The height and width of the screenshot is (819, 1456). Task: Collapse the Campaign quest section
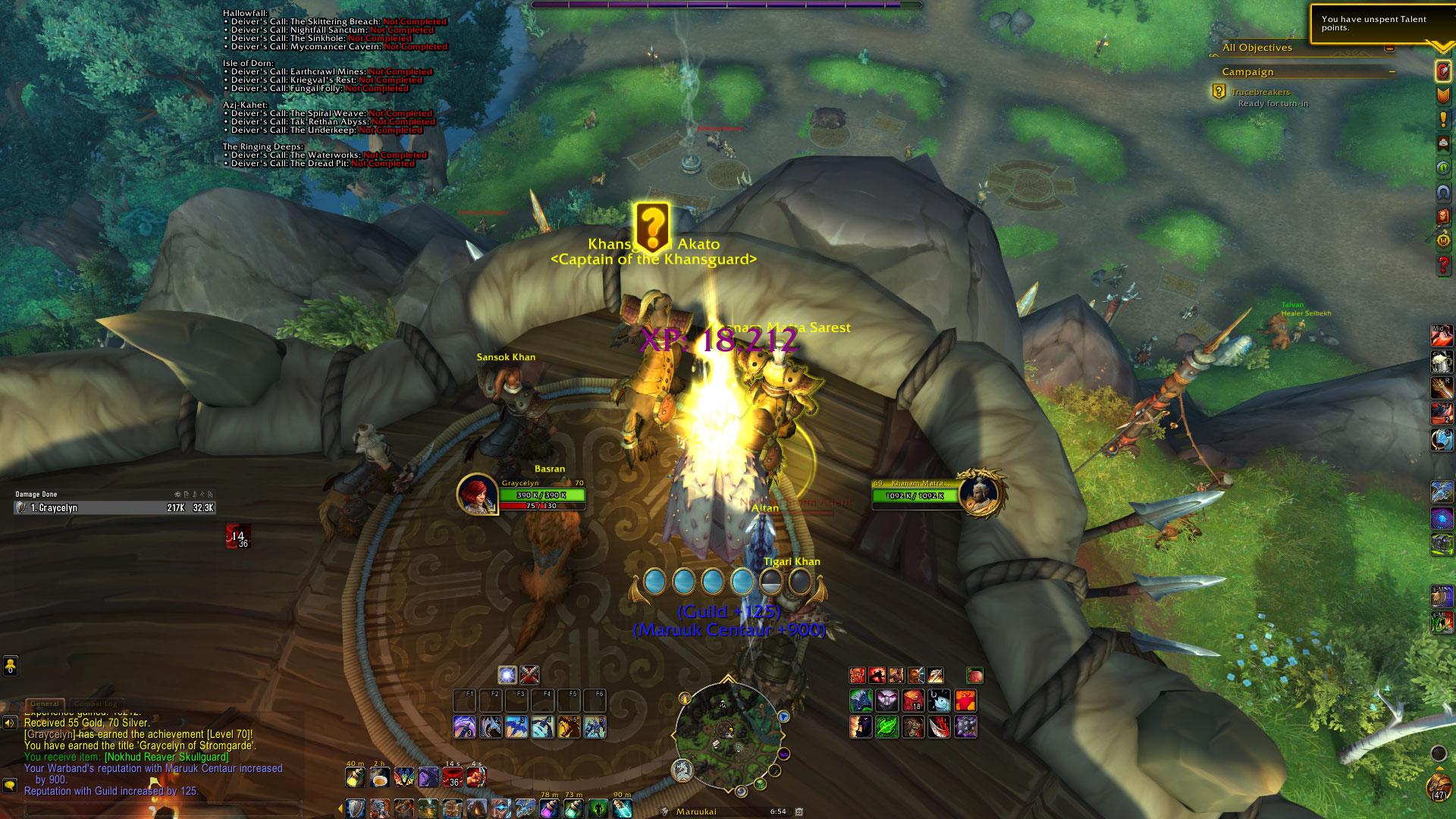tap(1392, 72)
